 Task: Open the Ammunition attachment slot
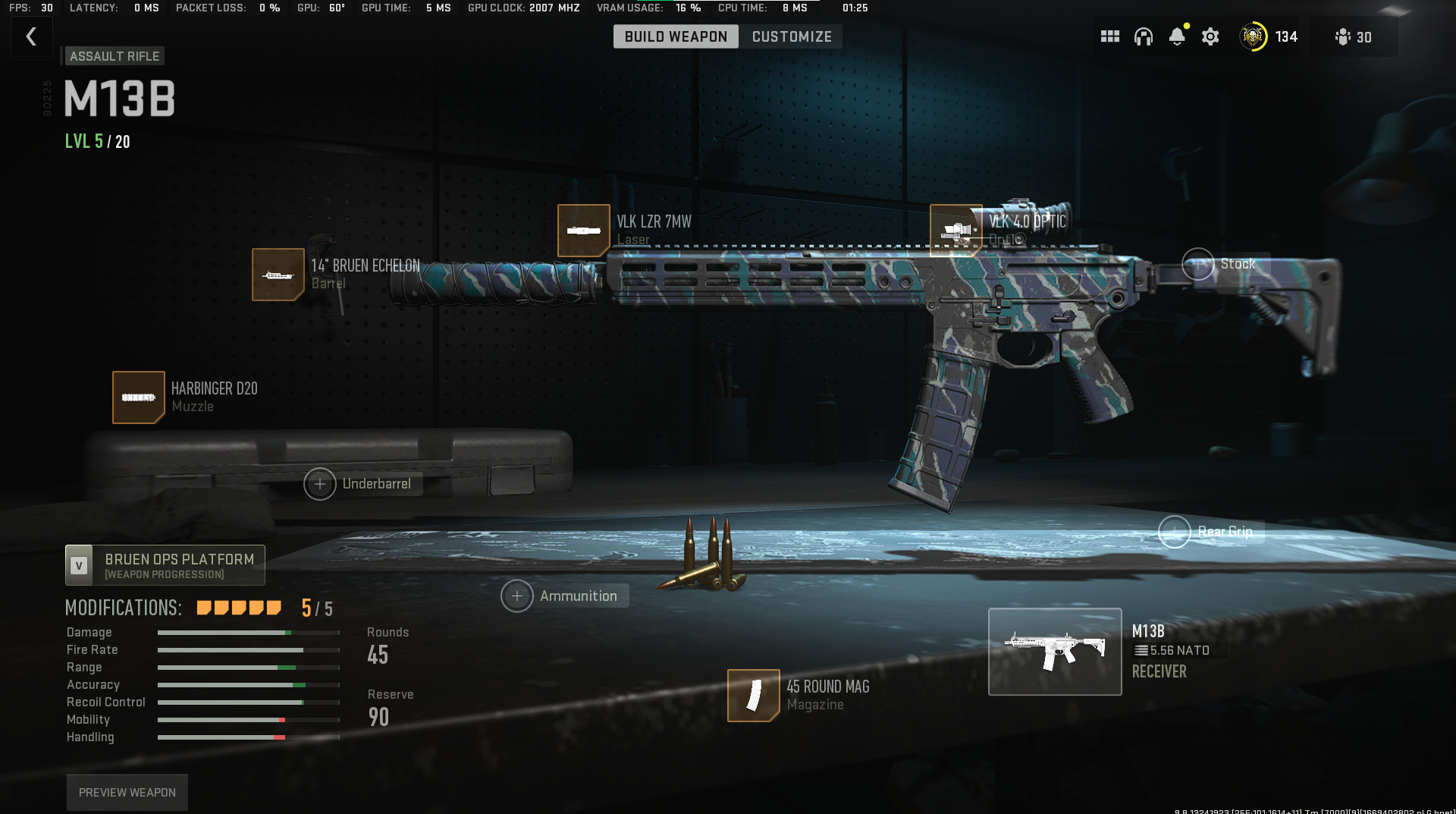pos(518,596)
